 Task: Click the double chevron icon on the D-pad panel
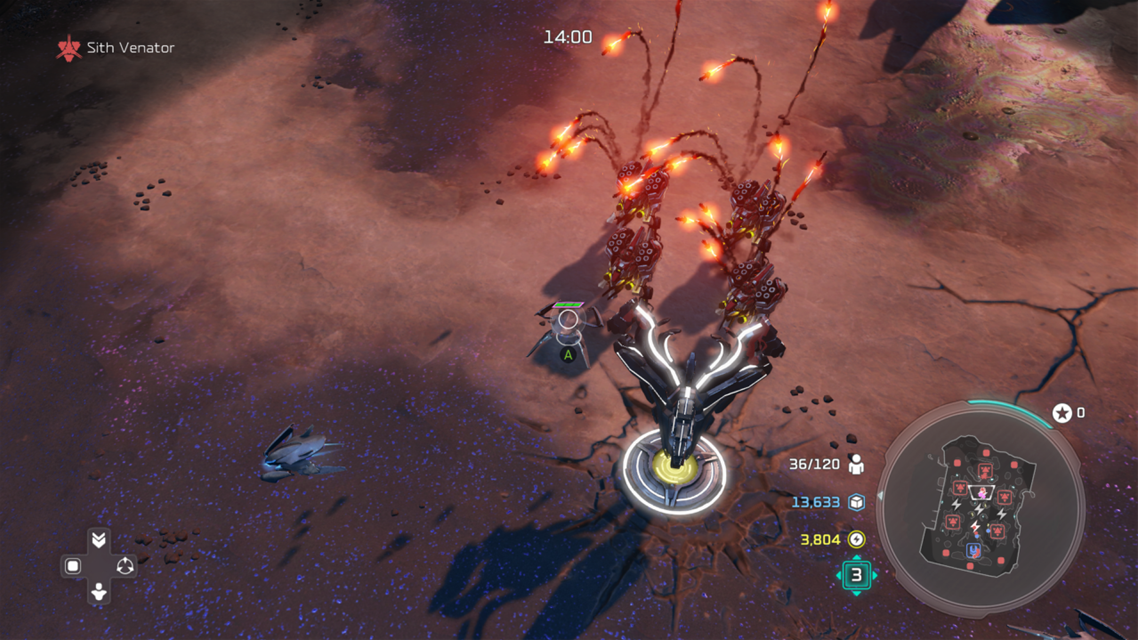click(x=98, y=540)
